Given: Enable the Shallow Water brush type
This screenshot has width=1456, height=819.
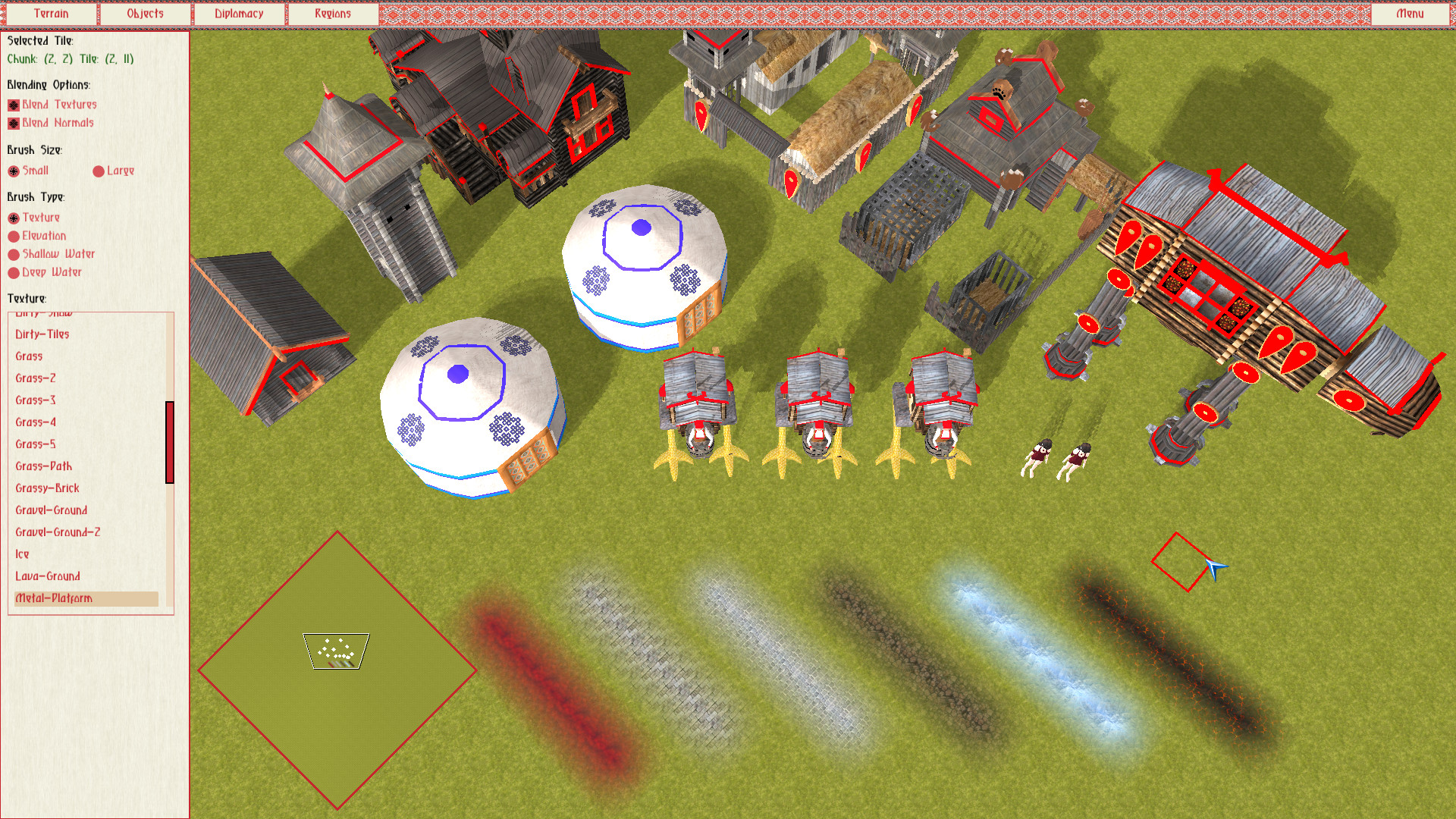Looking at the screenshot, I should [13, 254].
